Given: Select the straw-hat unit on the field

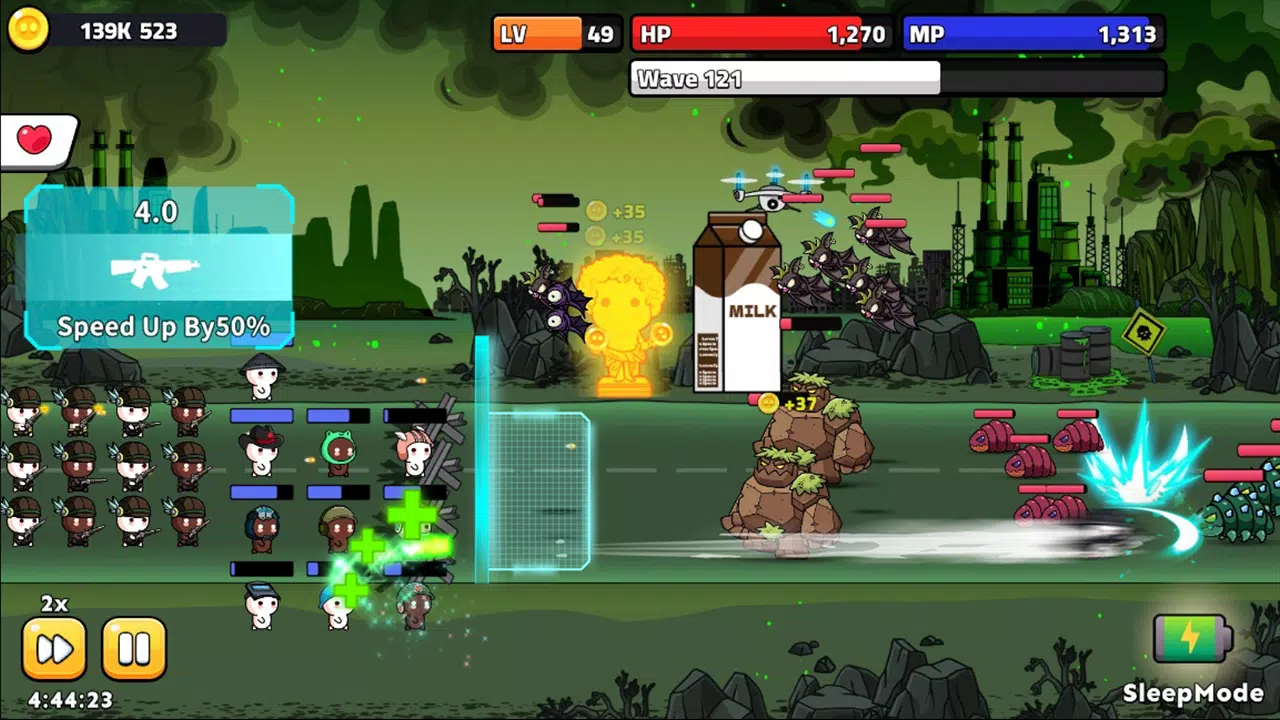Looking at the screenshot, I should (x=262, y=375).
